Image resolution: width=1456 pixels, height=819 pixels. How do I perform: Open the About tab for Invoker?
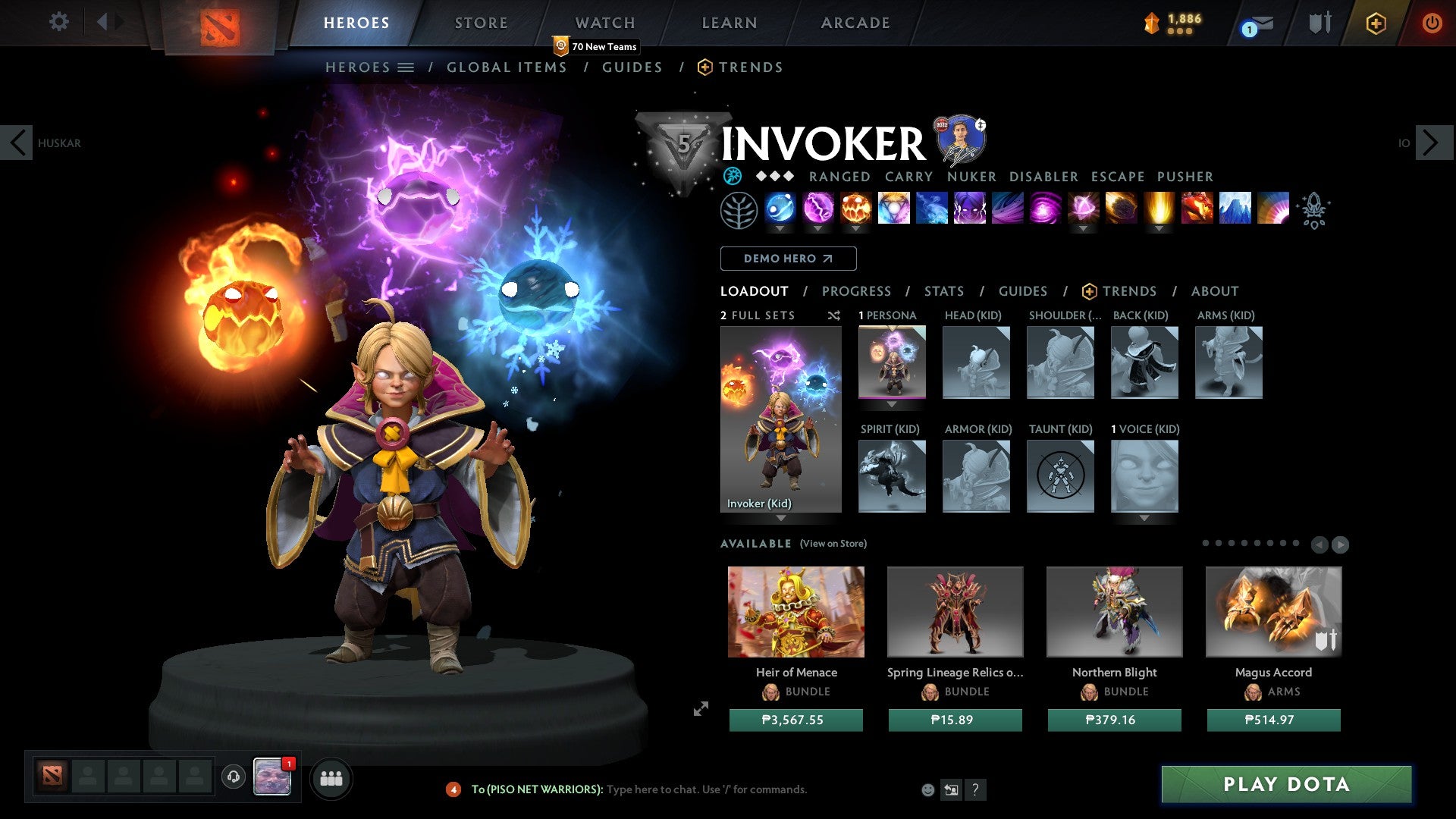(x=1214, y=291)
